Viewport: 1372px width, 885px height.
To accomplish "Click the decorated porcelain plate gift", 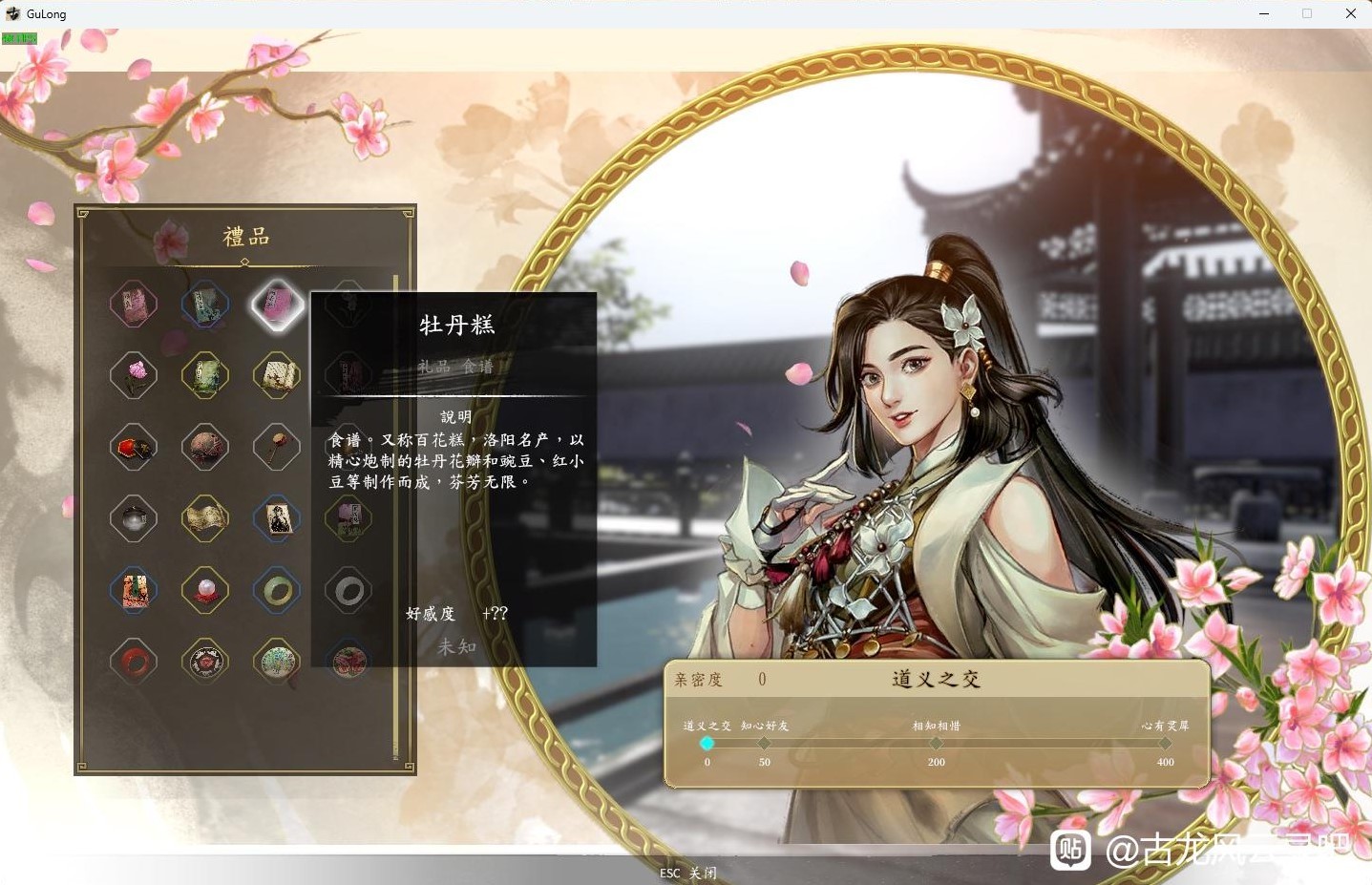I will 277,662.
